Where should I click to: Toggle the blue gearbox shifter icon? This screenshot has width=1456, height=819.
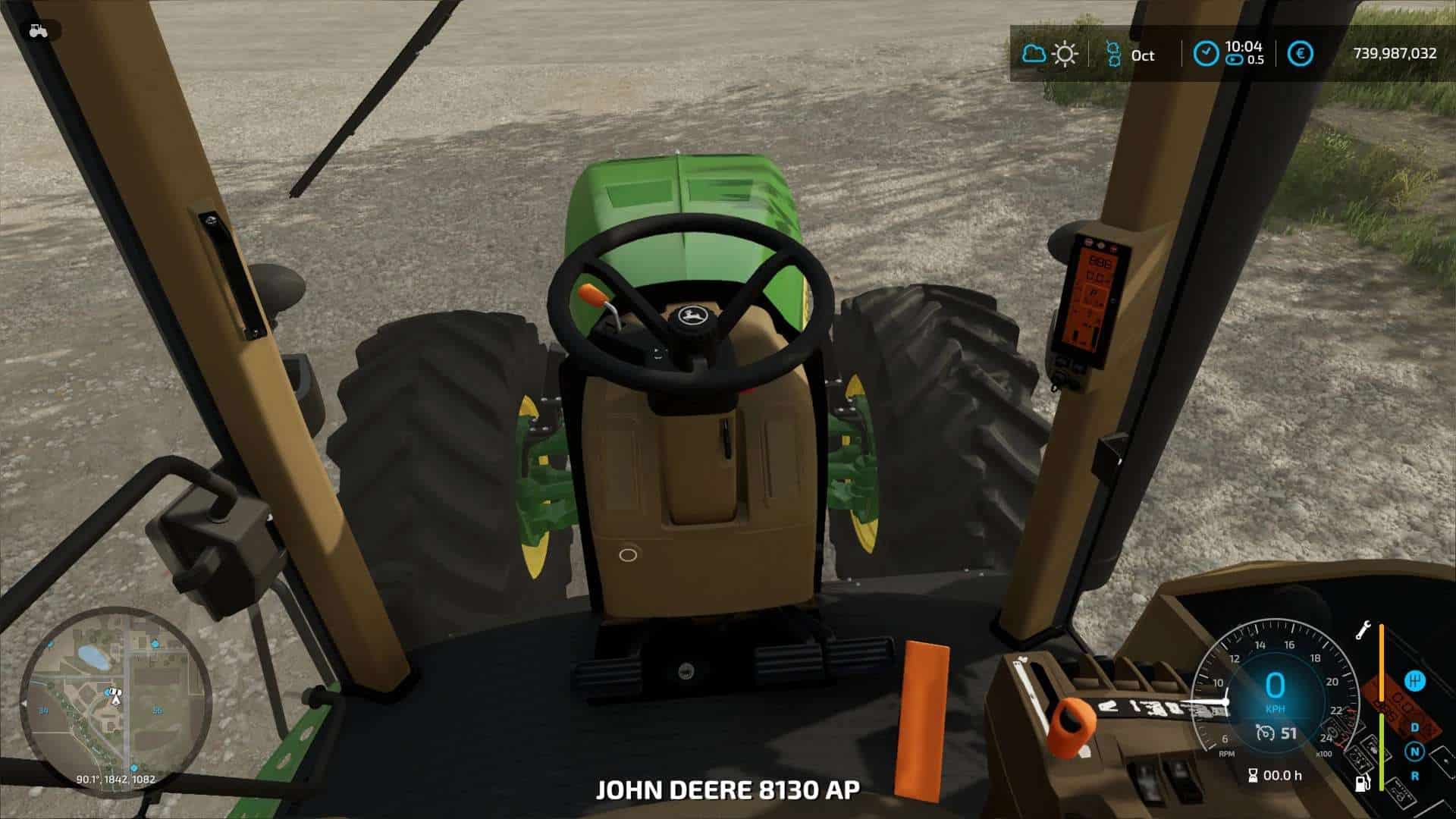[1414, 680]
